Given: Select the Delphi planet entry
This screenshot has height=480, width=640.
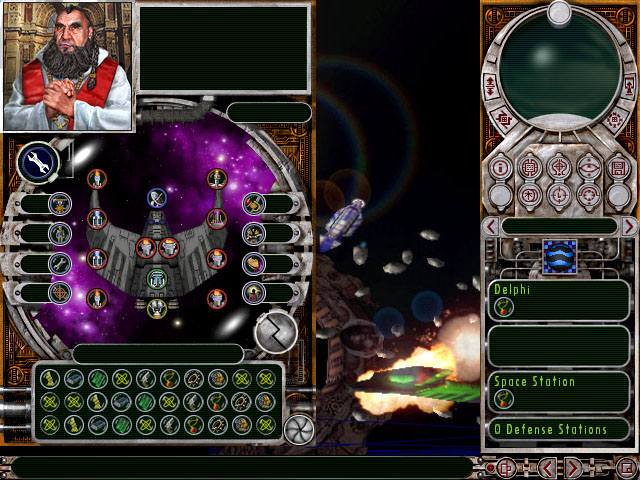Looking at the screenshot, I should 560,299.
